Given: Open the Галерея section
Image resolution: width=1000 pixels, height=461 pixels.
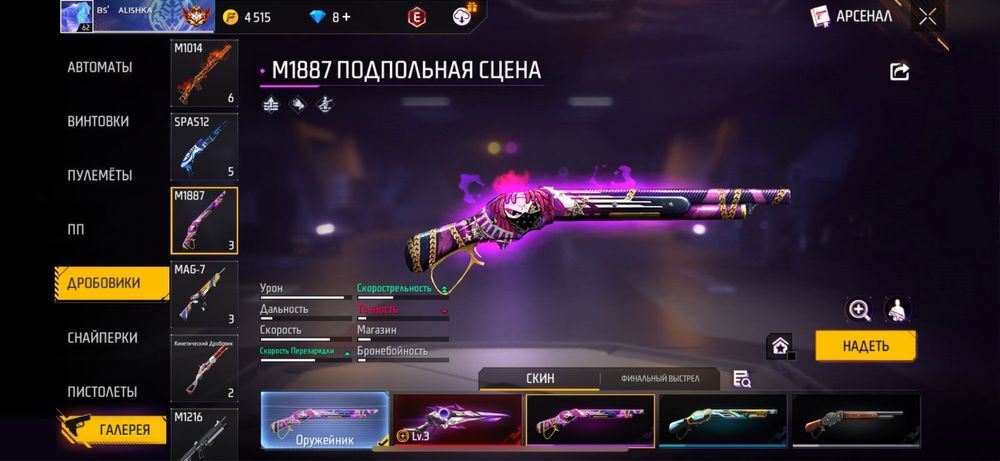Looking at the screenshot, I should click(125, 430).
